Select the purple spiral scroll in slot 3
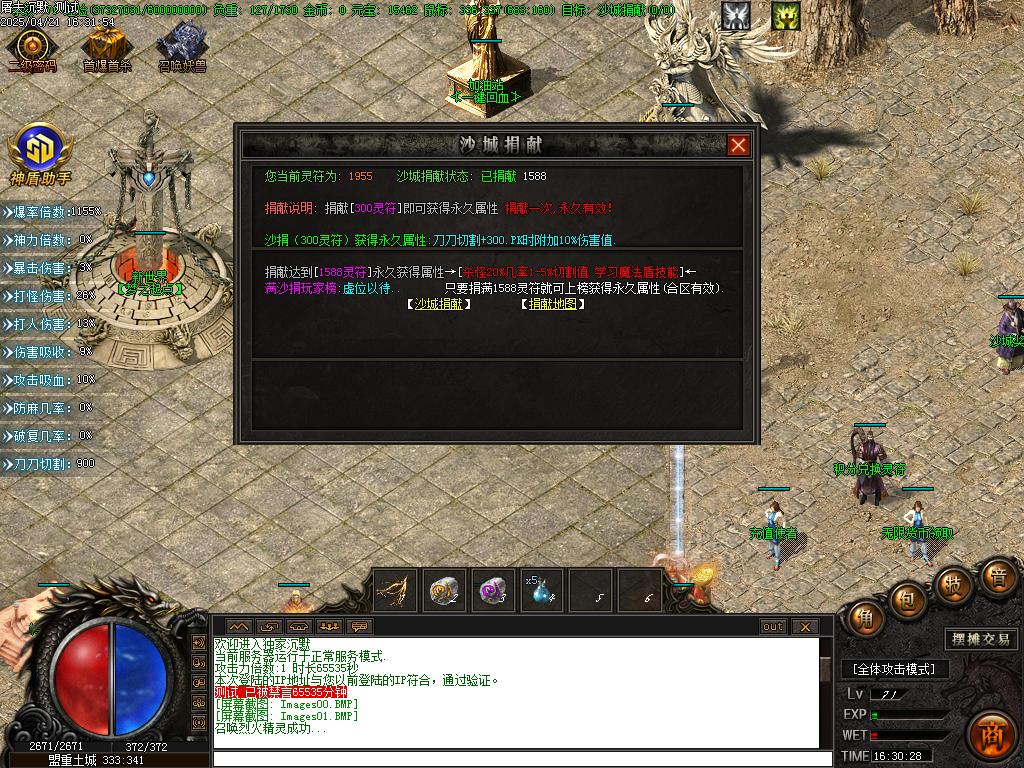The width and height of the screenshot is (1024, 768). [x=493, y=590]
